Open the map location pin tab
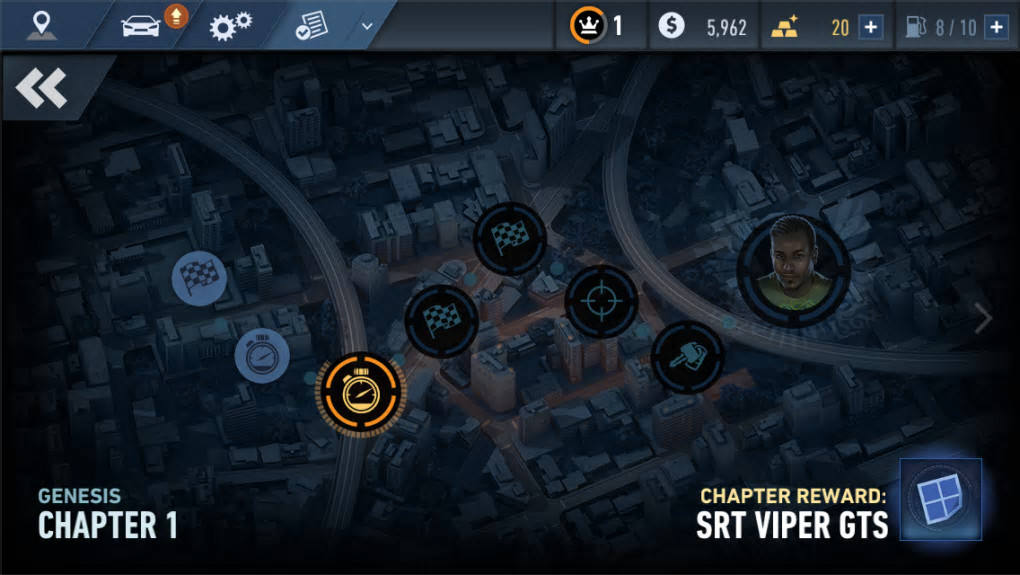The image size is (1020, 575). 41,25
